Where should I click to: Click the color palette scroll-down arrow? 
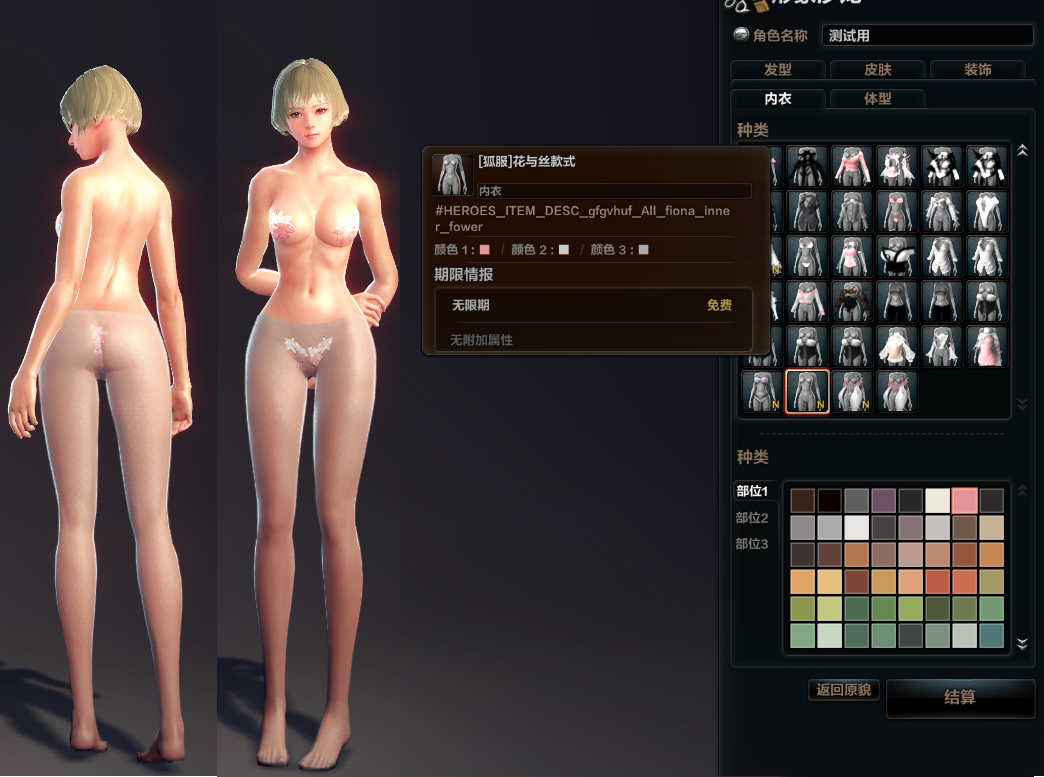pos(1022,643)
